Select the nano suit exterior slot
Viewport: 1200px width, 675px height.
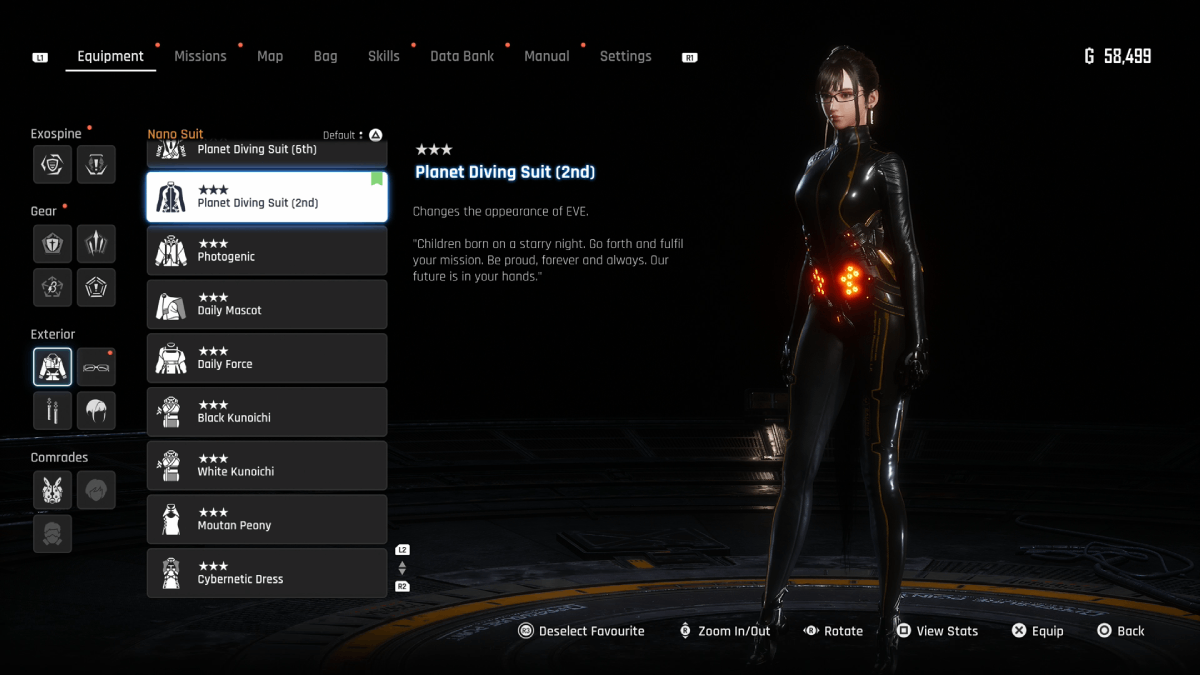(52, 367)
